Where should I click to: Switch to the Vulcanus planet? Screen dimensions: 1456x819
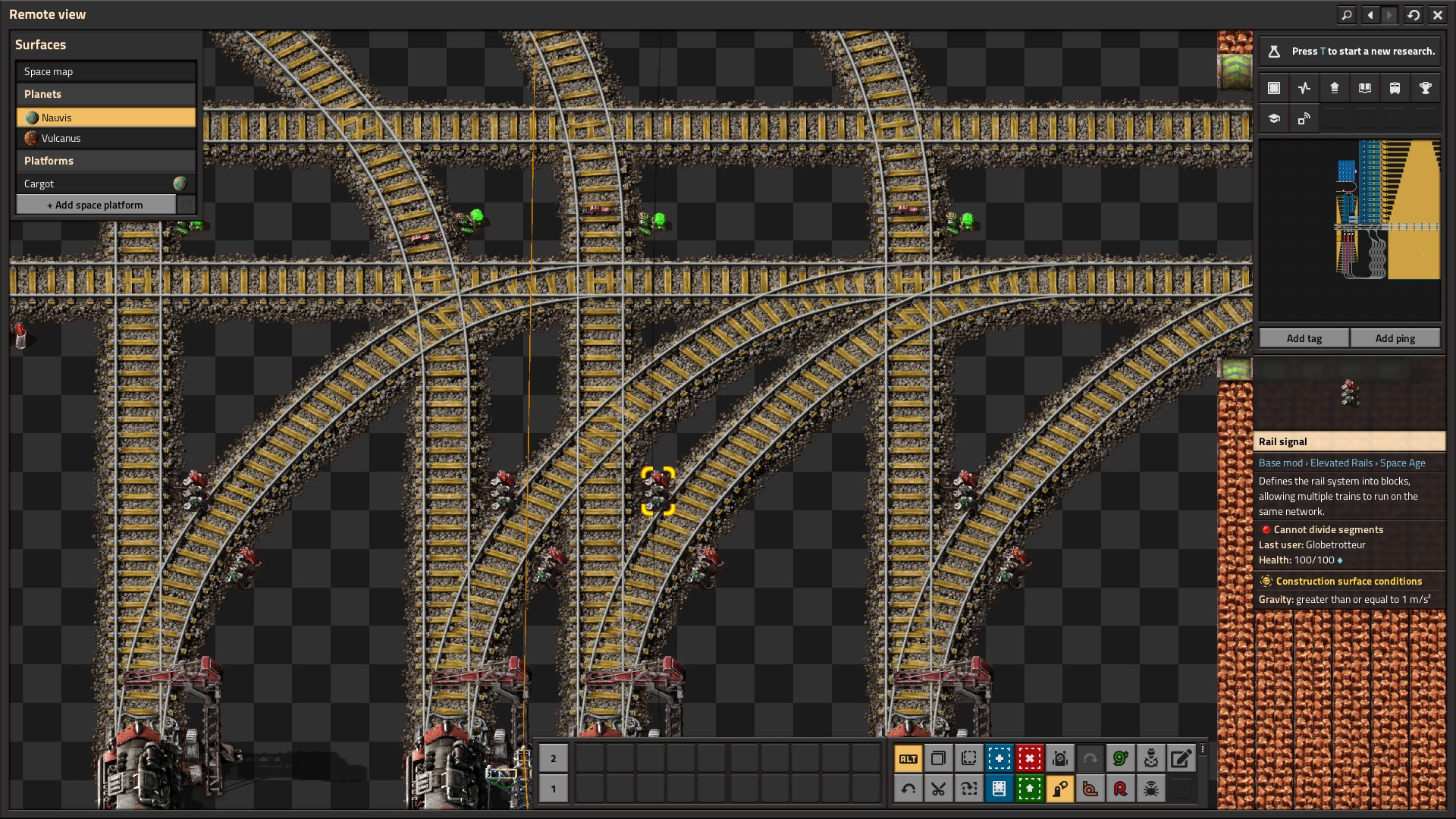coord(106,138)
